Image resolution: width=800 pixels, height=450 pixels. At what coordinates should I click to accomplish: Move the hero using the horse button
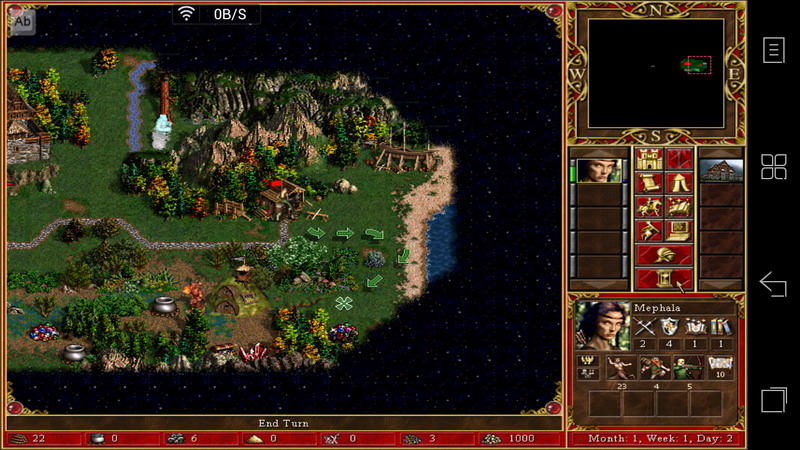point(649,207)
